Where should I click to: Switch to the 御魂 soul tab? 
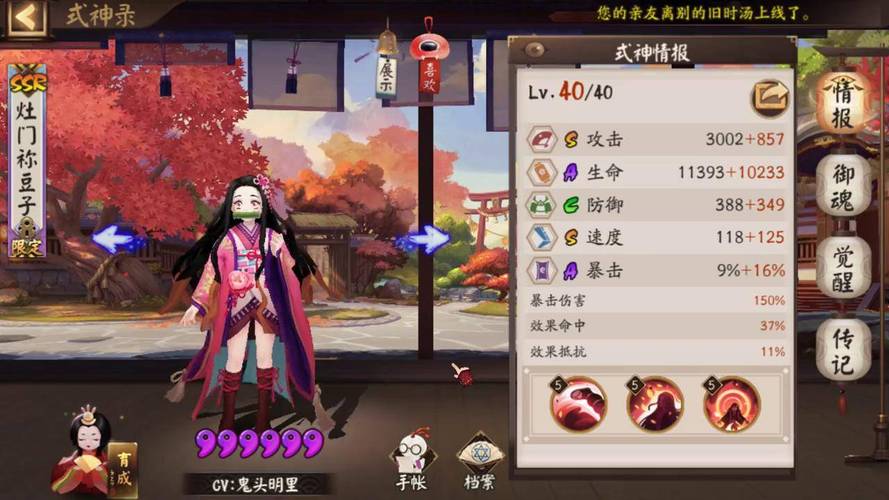click(x=842, y=186)
